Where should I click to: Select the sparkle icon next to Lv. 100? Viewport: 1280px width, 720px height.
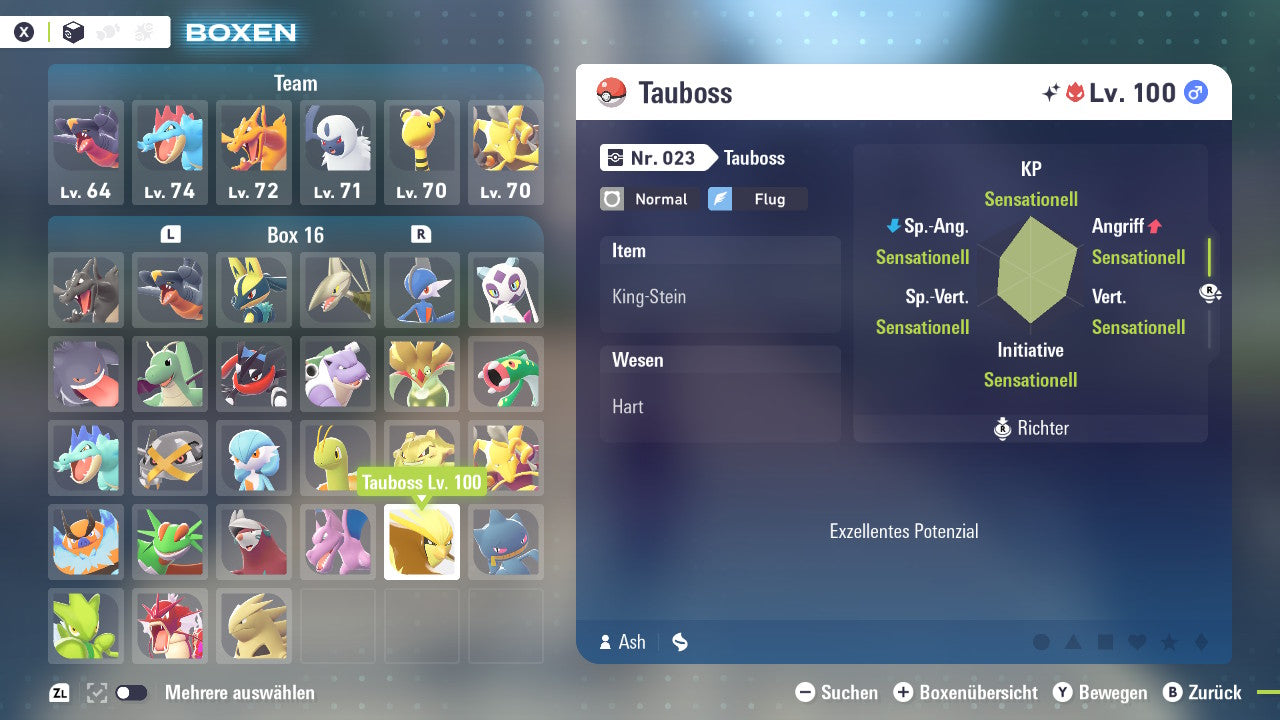tap(1050, 92)
